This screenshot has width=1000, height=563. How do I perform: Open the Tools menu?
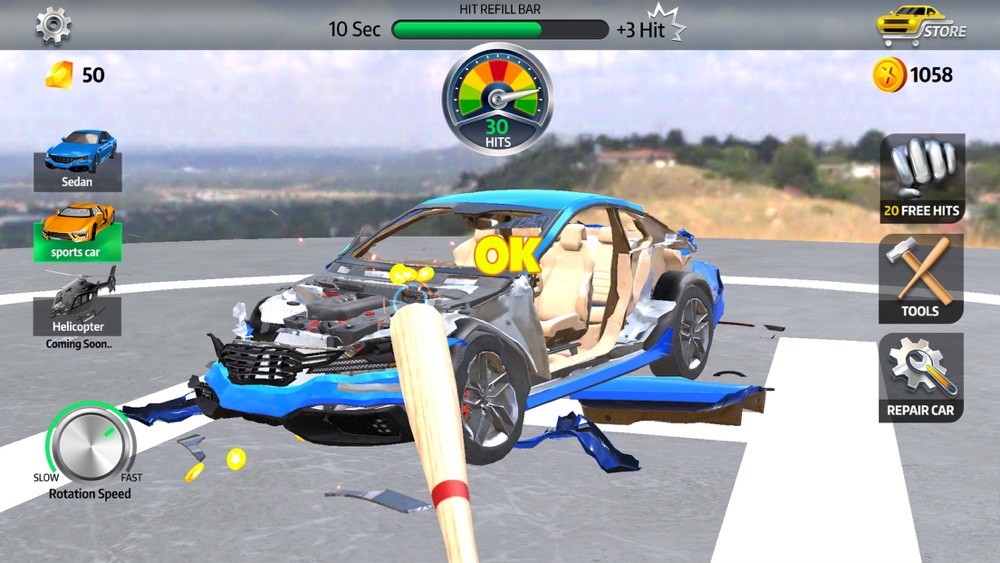(921, 278)
